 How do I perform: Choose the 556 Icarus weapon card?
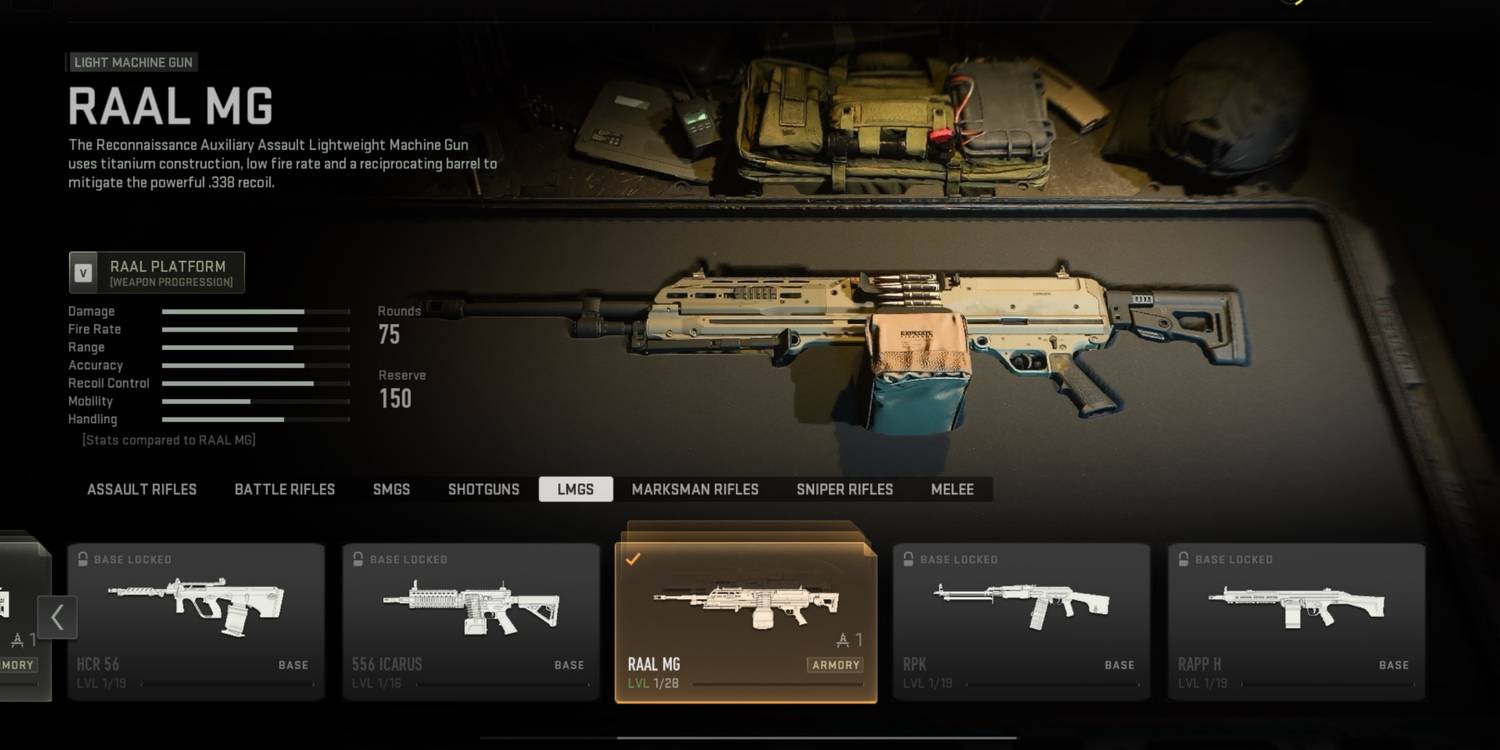[471, 621]
